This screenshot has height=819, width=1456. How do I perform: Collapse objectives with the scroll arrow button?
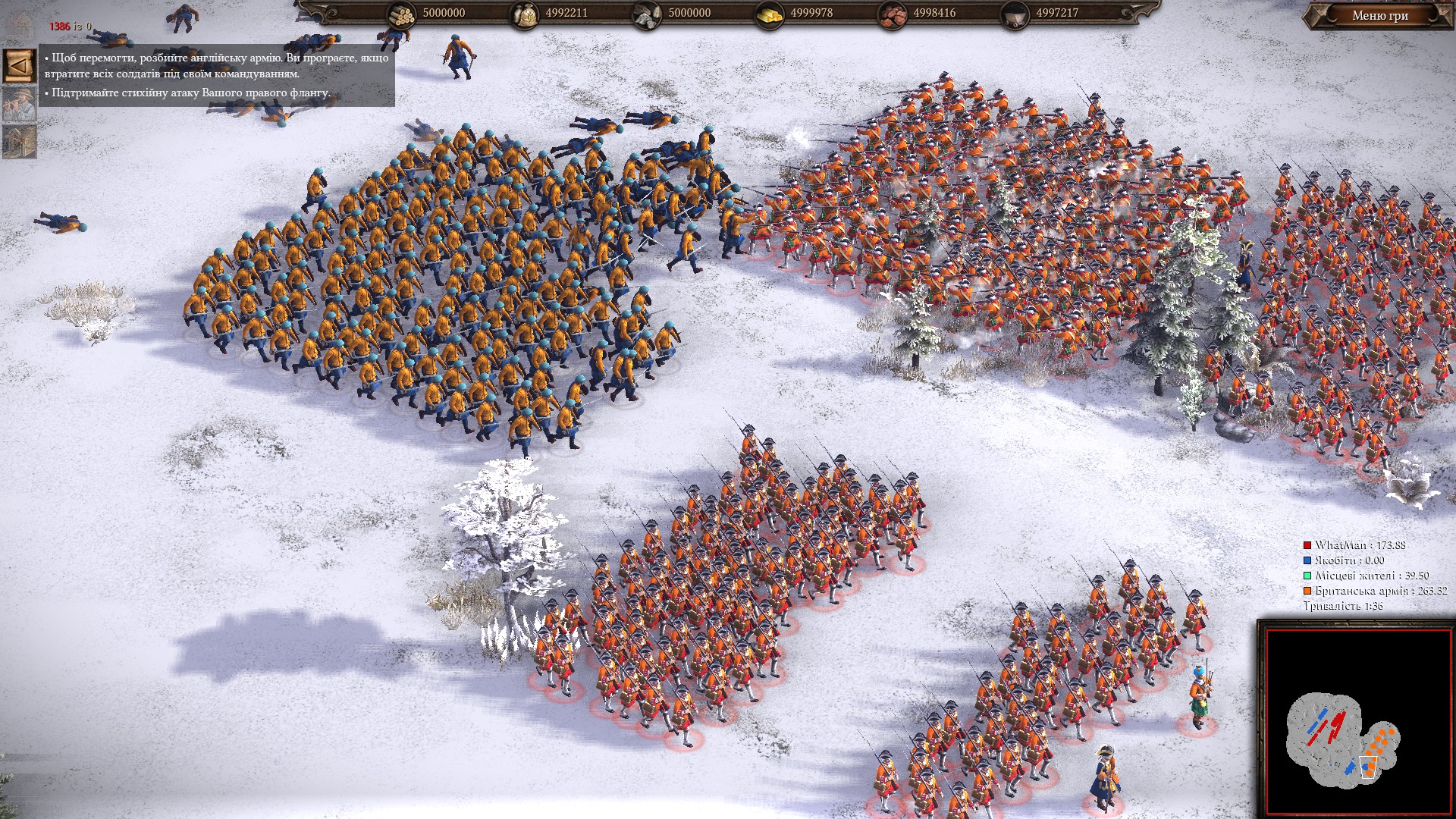19,66
